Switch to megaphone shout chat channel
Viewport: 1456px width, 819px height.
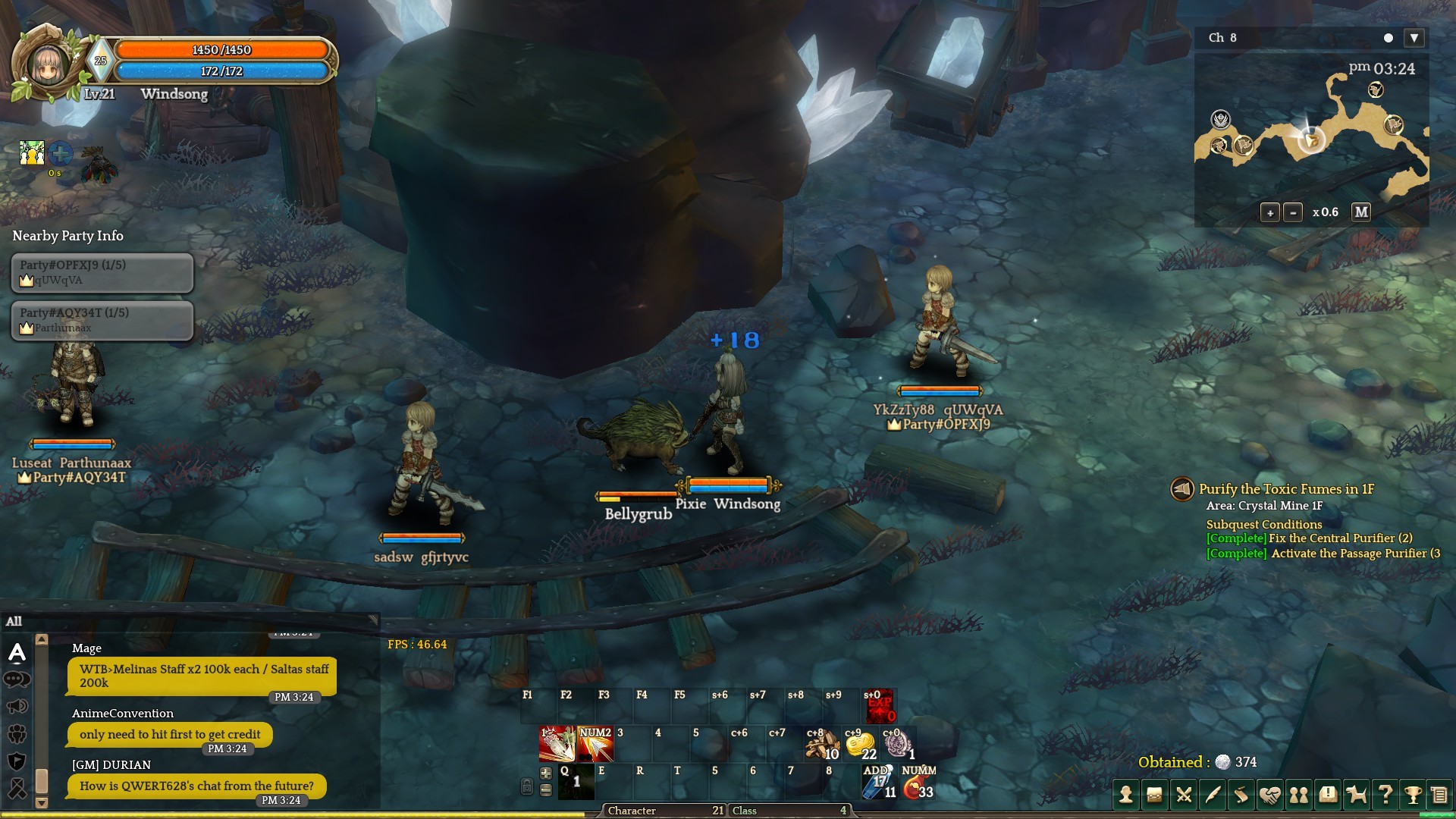click(x=17, y=707)
